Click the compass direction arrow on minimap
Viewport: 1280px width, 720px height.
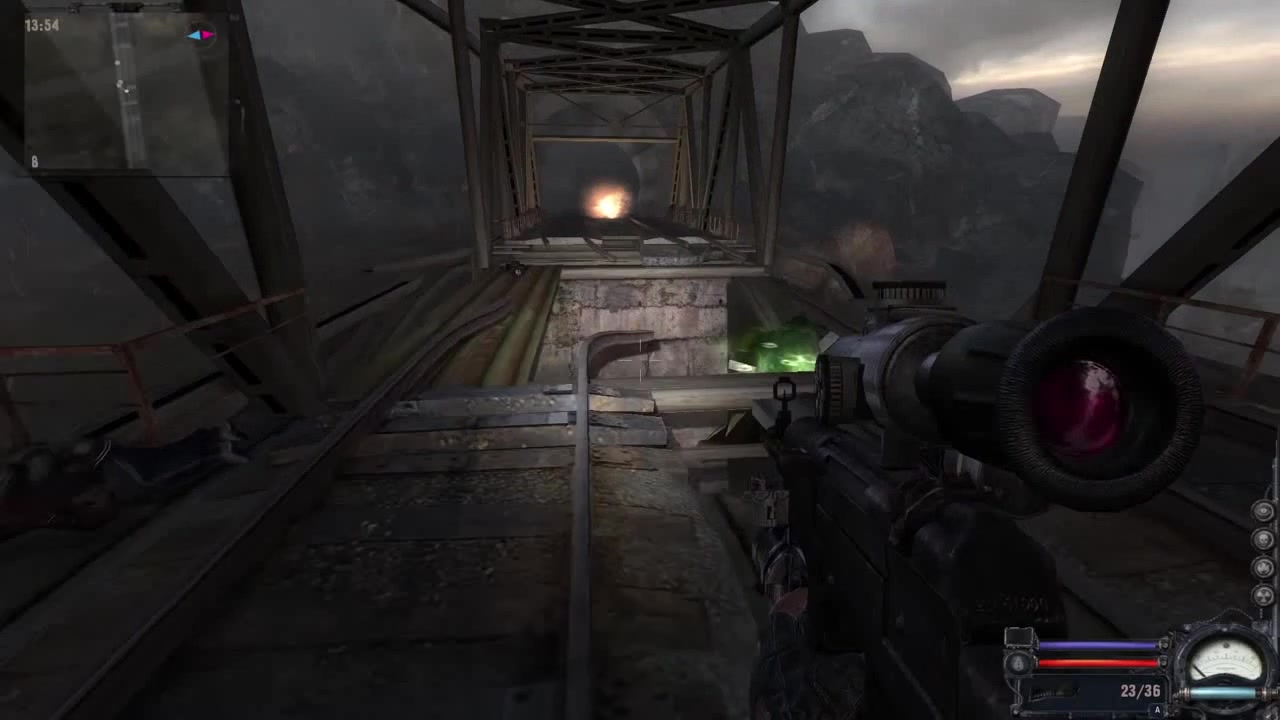pos(200,35)
